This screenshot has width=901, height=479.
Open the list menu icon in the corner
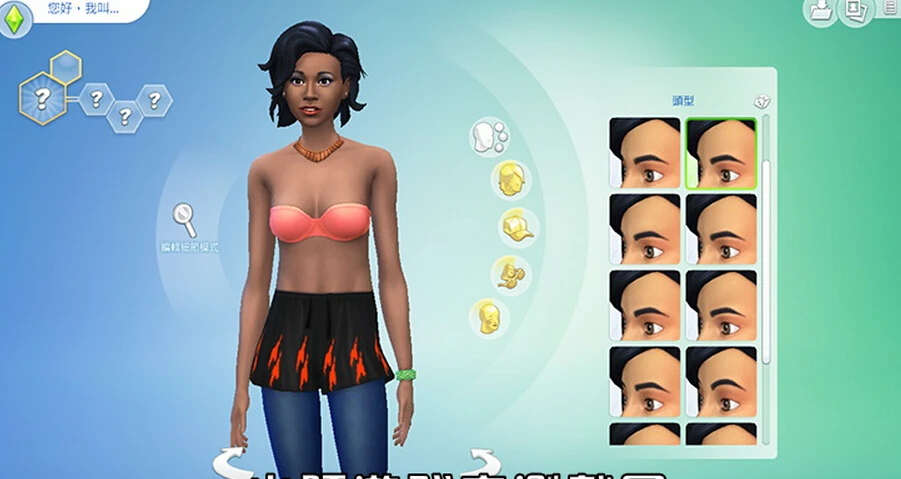coord(891,8)
